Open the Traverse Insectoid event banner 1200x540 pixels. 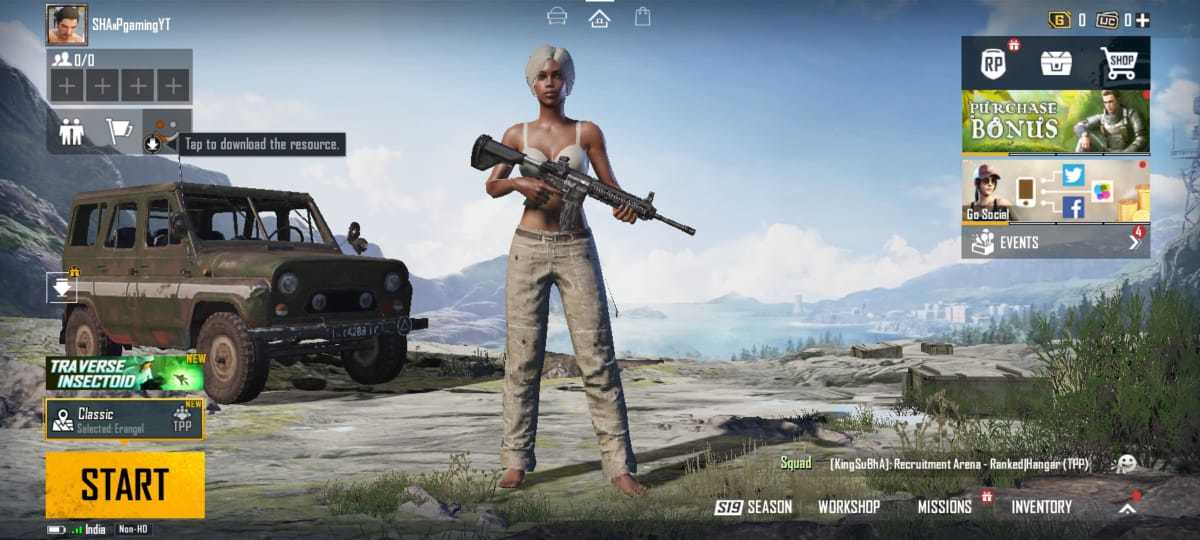point(125,374)
